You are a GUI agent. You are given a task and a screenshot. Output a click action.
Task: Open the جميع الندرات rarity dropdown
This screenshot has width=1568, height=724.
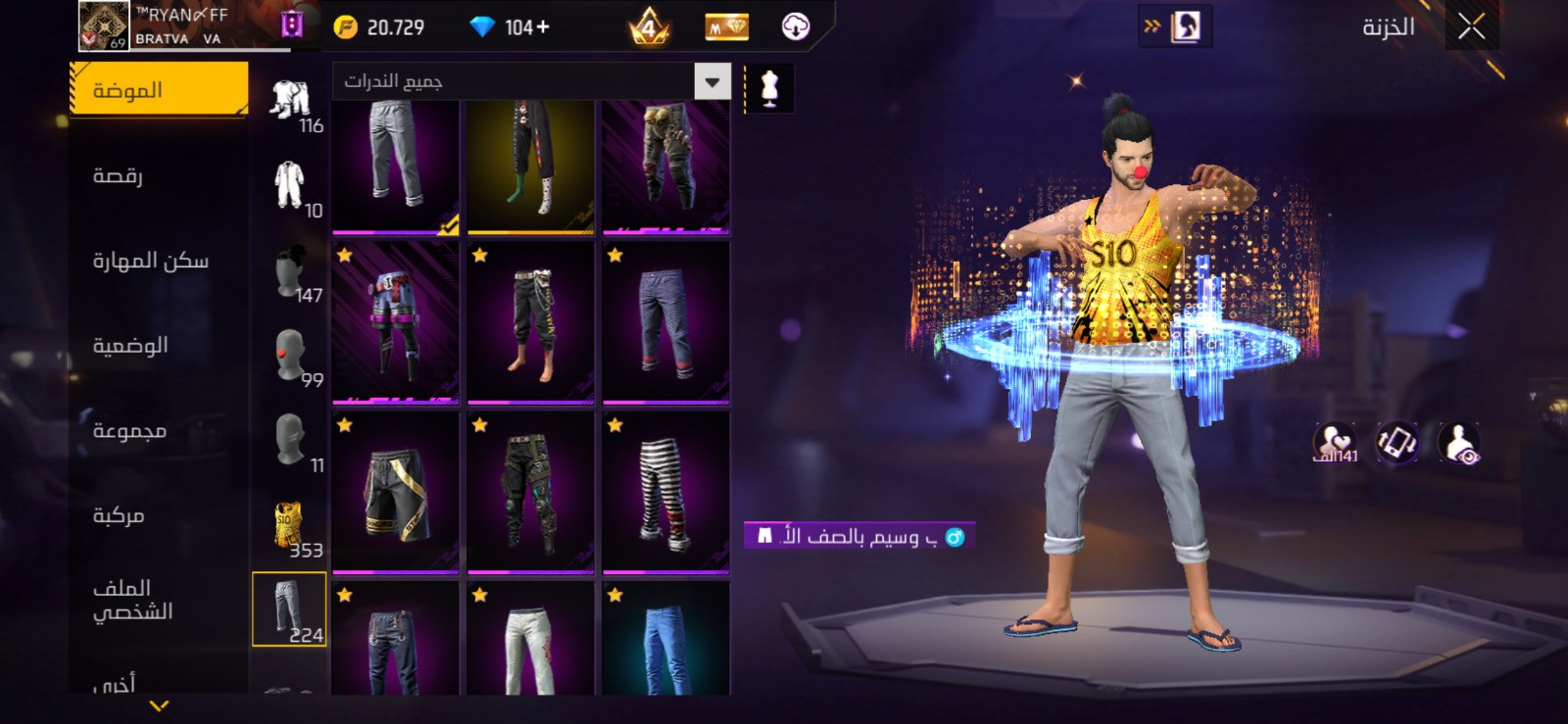(532, 82)
